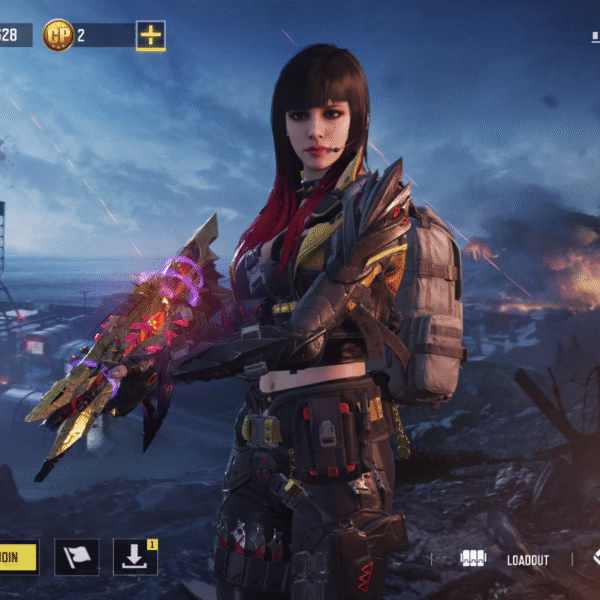Click the yellow join button
The image size is (600, 600).
point(18,557)
